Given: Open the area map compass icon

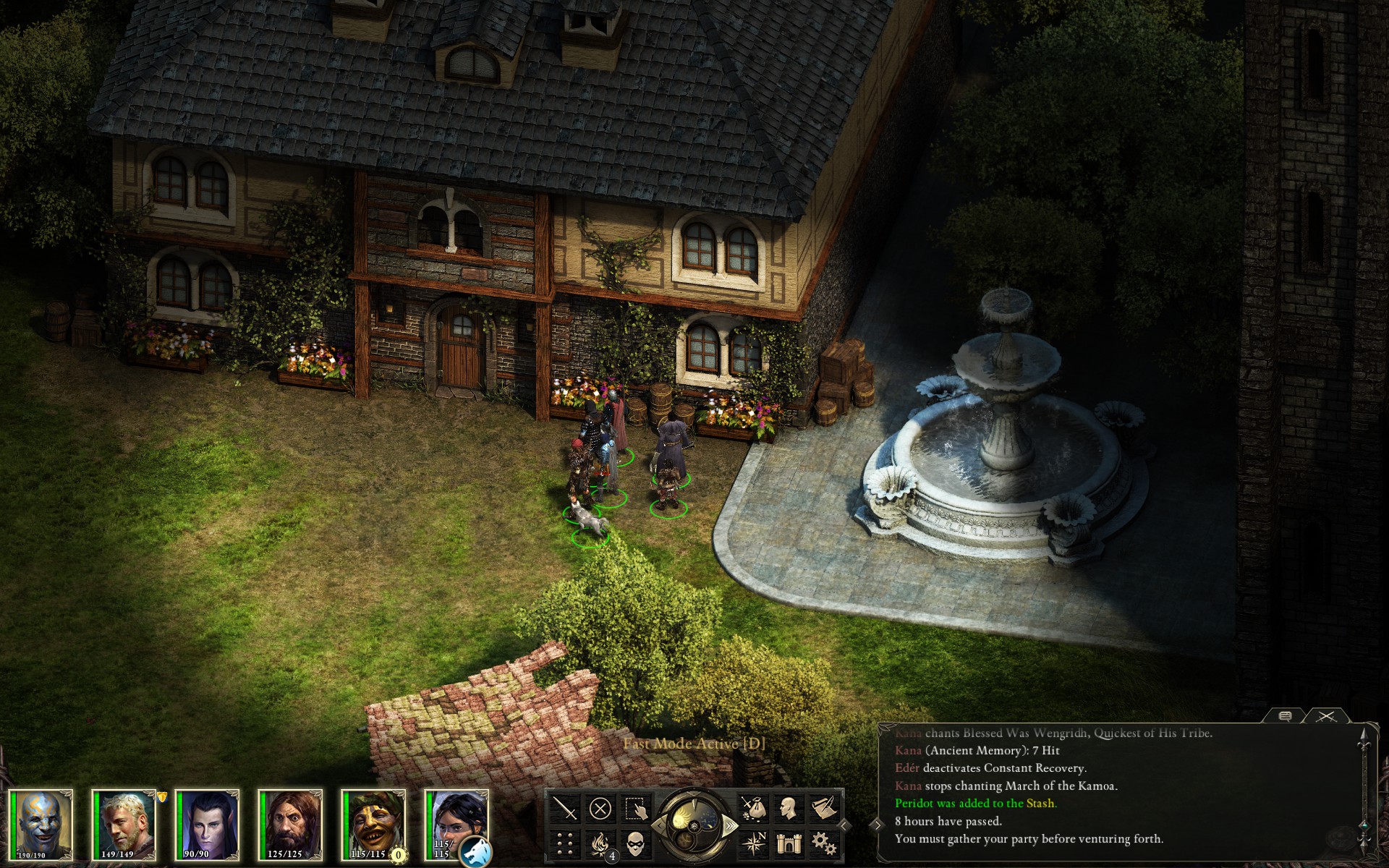Looking at the screenshot, I should 754,843.
